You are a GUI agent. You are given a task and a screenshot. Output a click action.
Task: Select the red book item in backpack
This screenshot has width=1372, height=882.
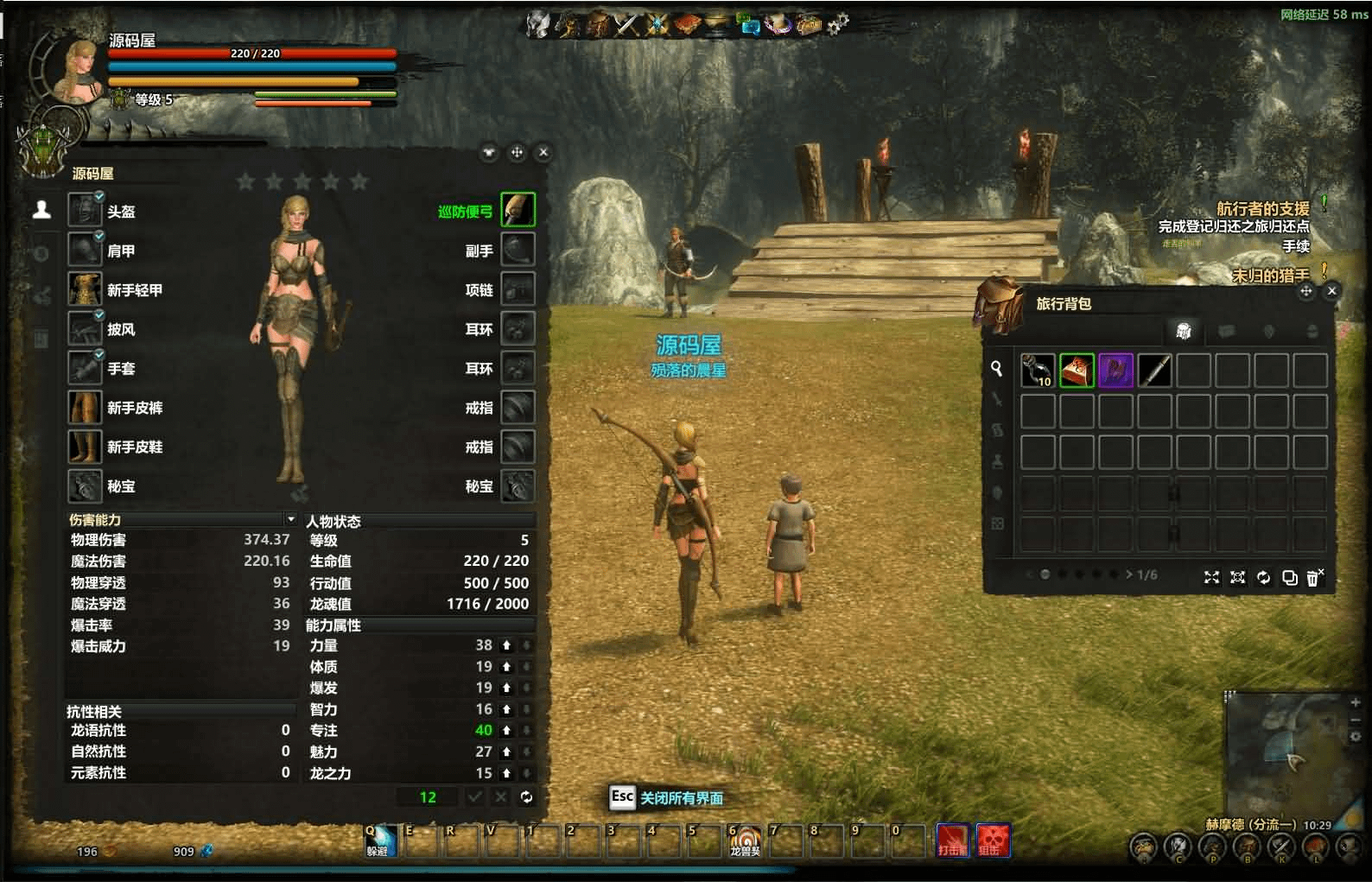coord(1077,371)
